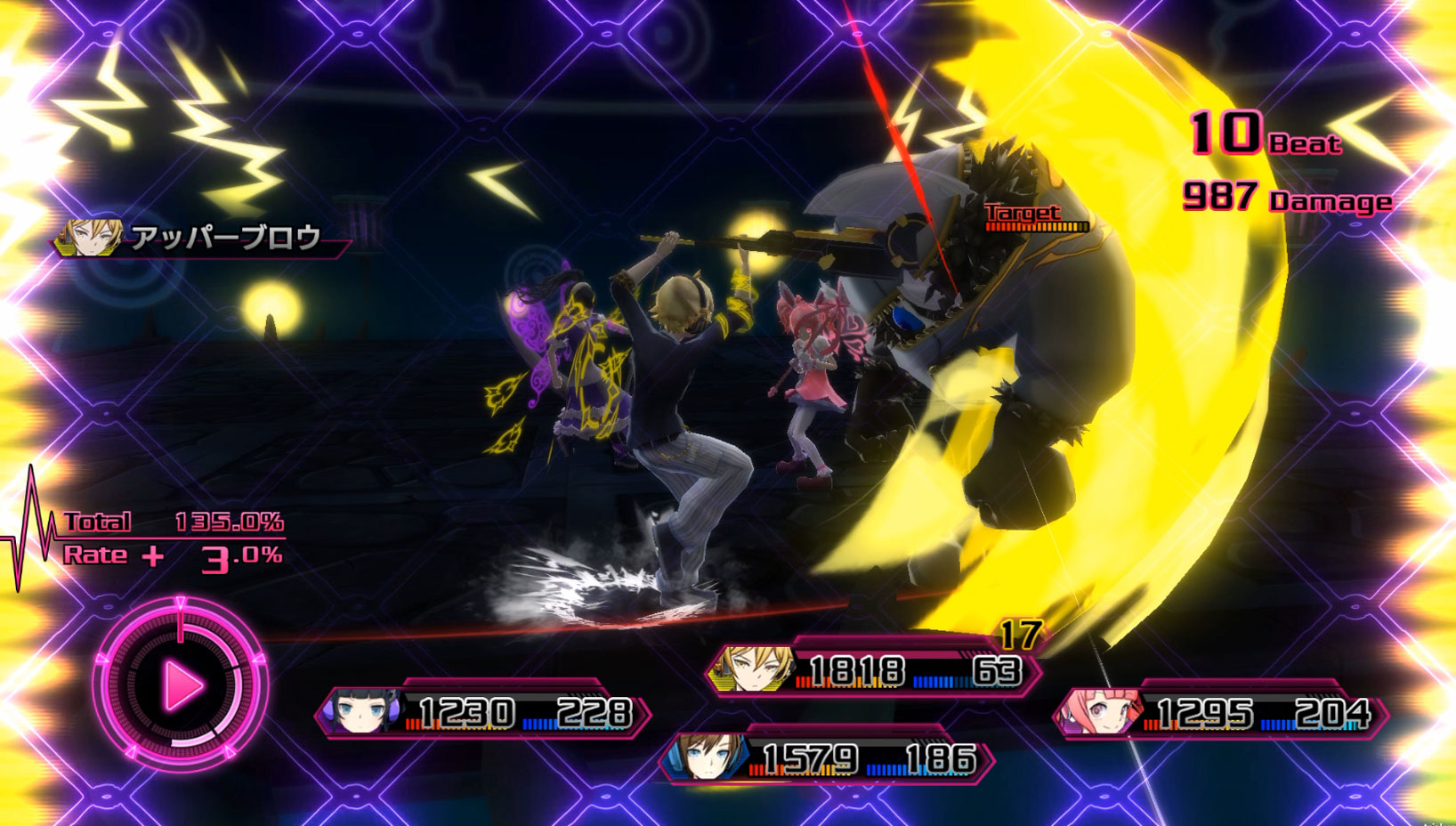1456x826 pixels.
Task: Click the アッパーブロウ skill banner
Action: click(203, 238)
